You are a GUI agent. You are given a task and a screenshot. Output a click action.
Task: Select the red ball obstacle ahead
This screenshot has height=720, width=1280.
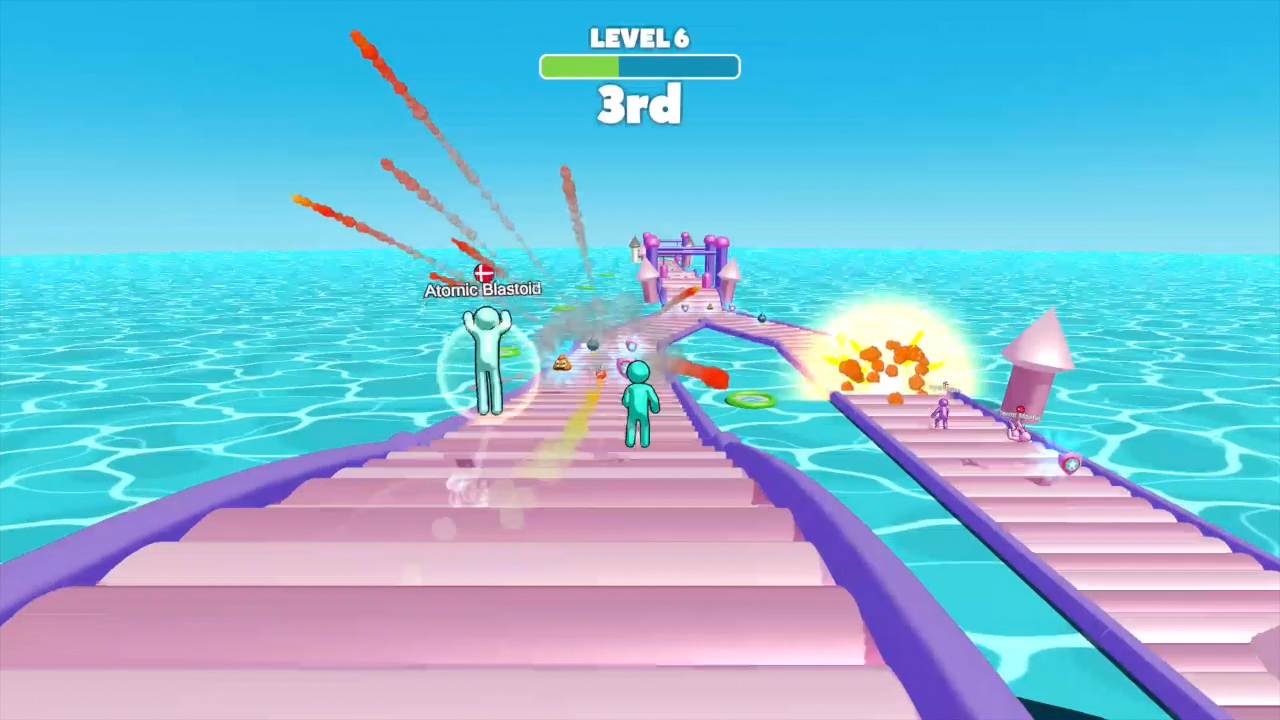coord(601,374)
